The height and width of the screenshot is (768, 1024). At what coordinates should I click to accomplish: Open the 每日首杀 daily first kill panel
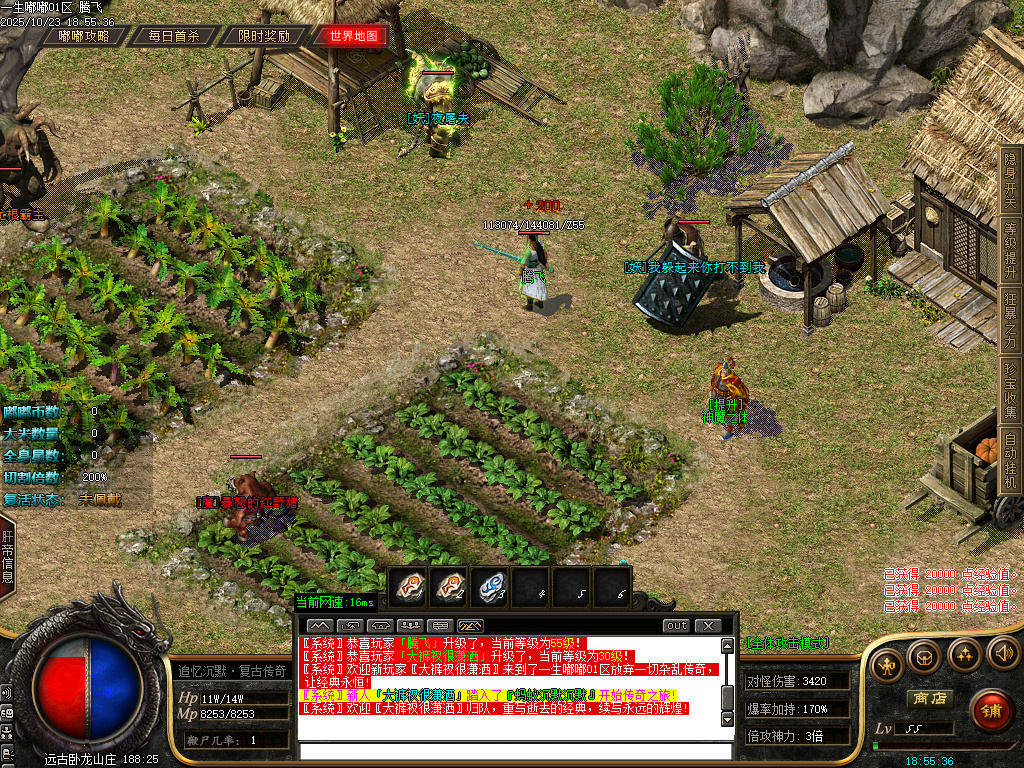point(174,36)
